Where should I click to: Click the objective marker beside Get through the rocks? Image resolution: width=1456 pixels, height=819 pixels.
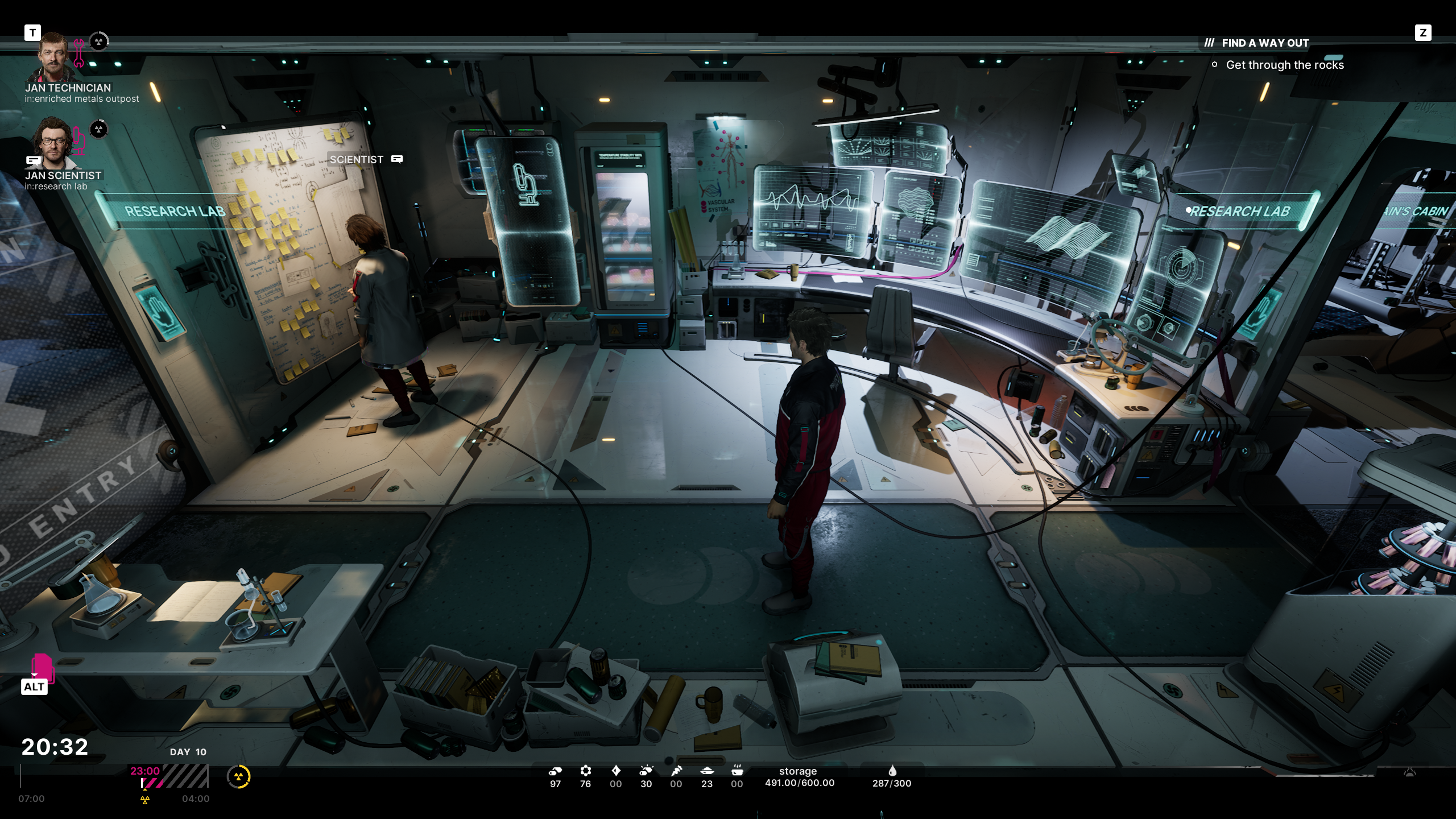[x=1215, y=65]
